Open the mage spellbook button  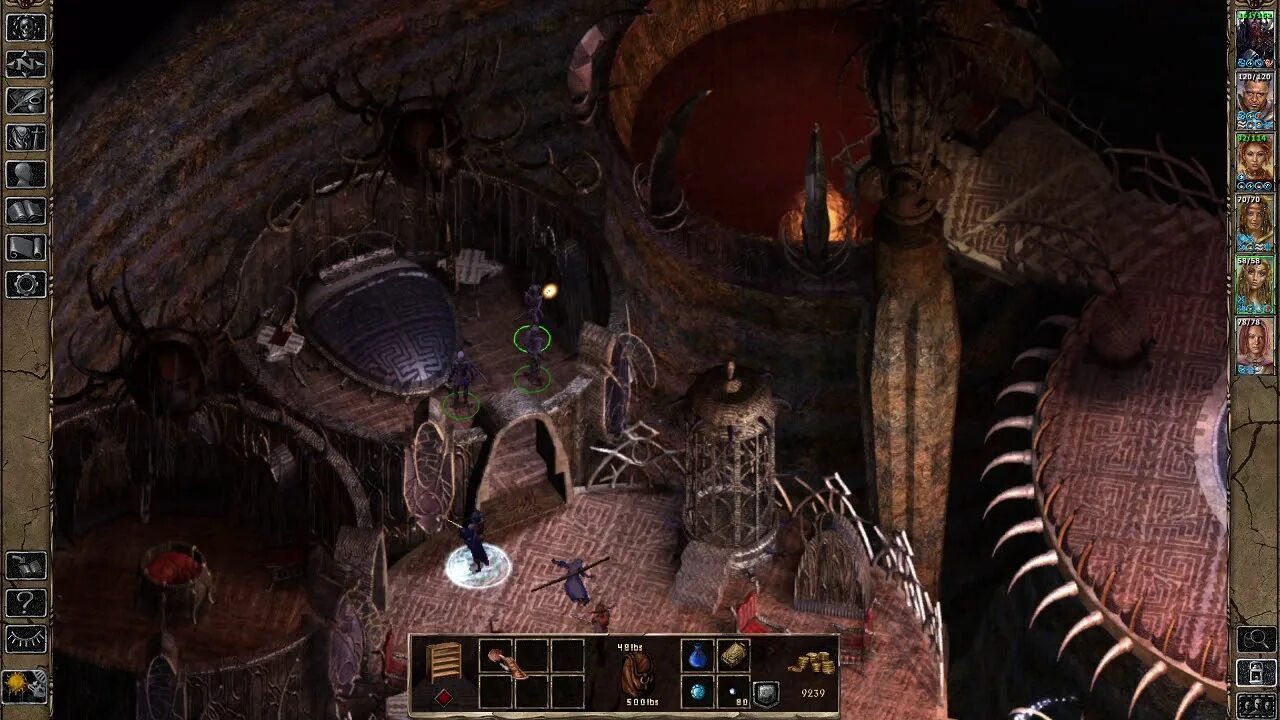pos(26,211)
